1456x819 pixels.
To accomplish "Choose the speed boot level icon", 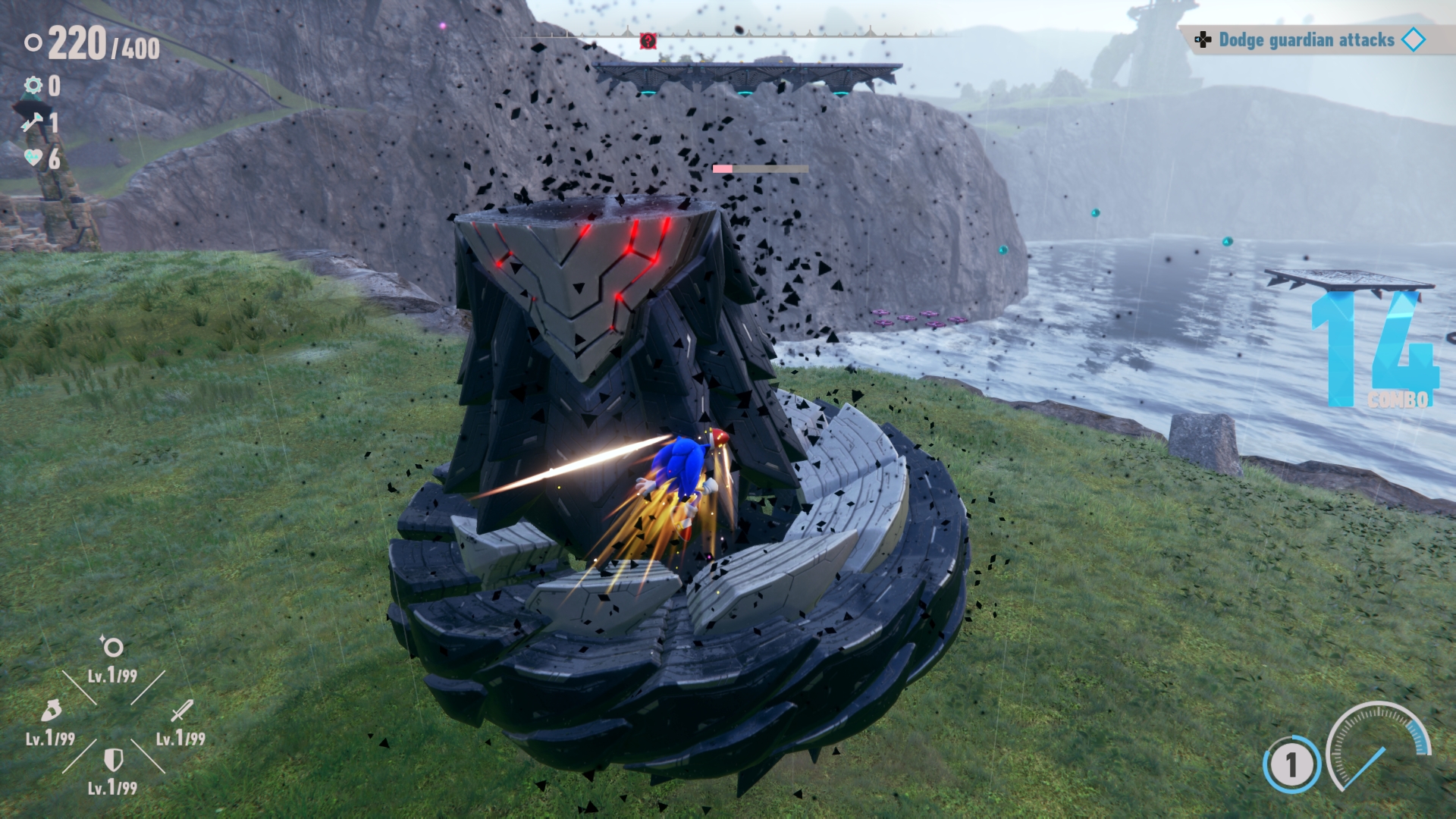I will click(x=51, y=711).
